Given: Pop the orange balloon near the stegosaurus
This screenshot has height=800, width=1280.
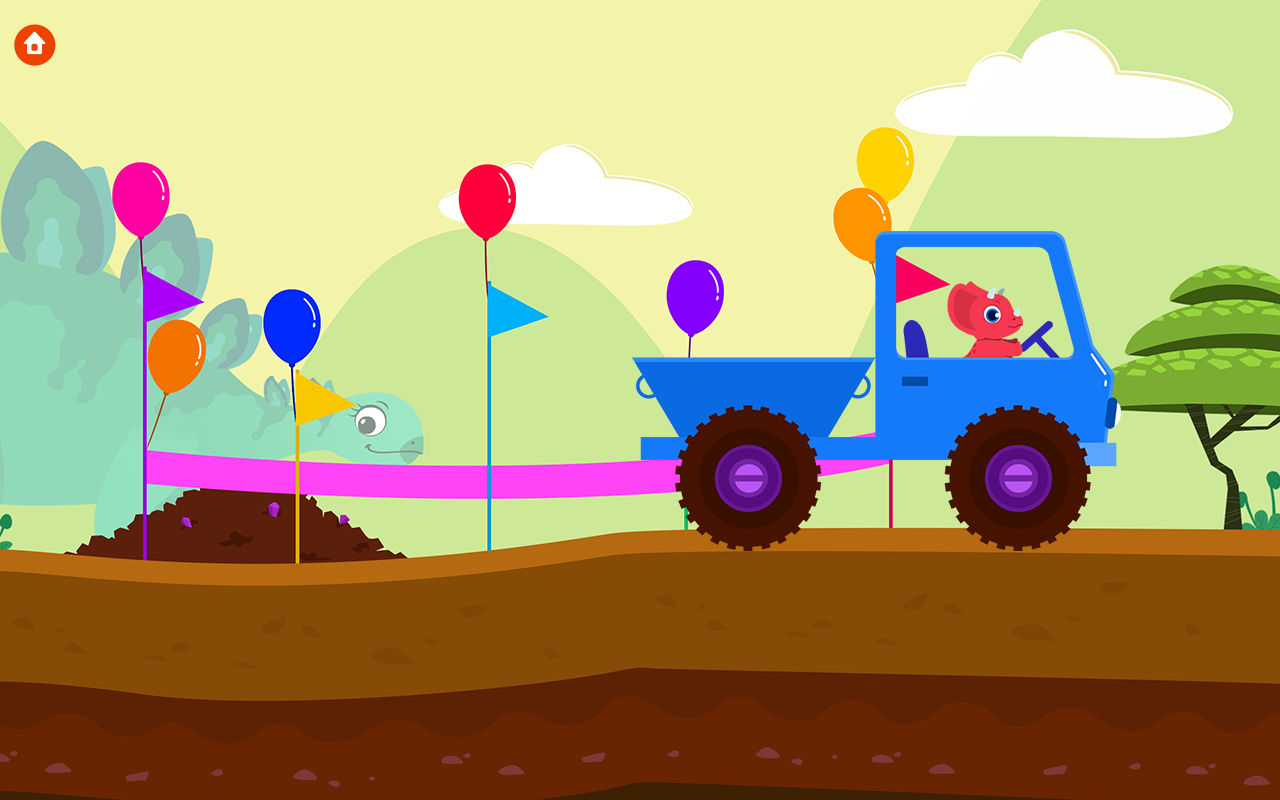Looking at the screenshot, I should pos(178,356).
